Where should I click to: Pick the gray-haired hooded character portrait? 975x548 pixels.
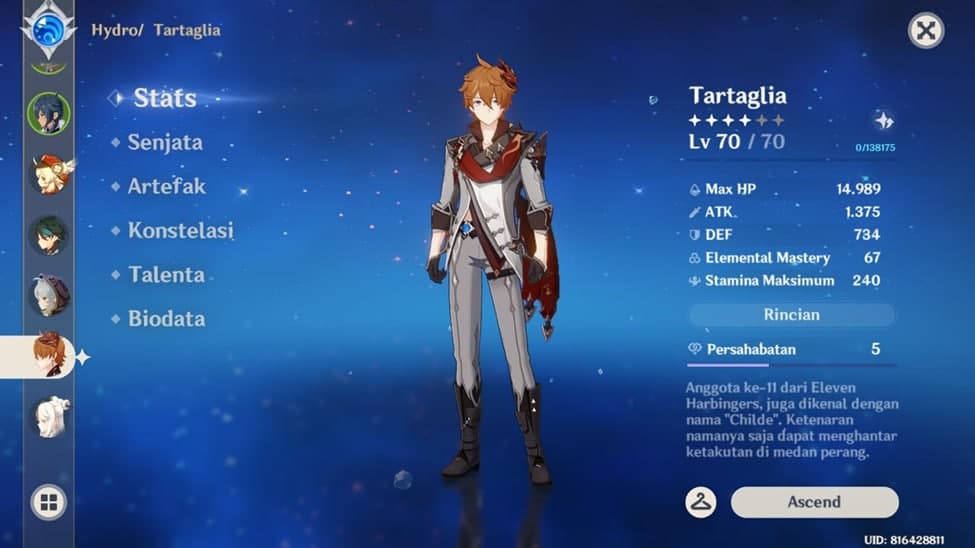pos(48,296)
